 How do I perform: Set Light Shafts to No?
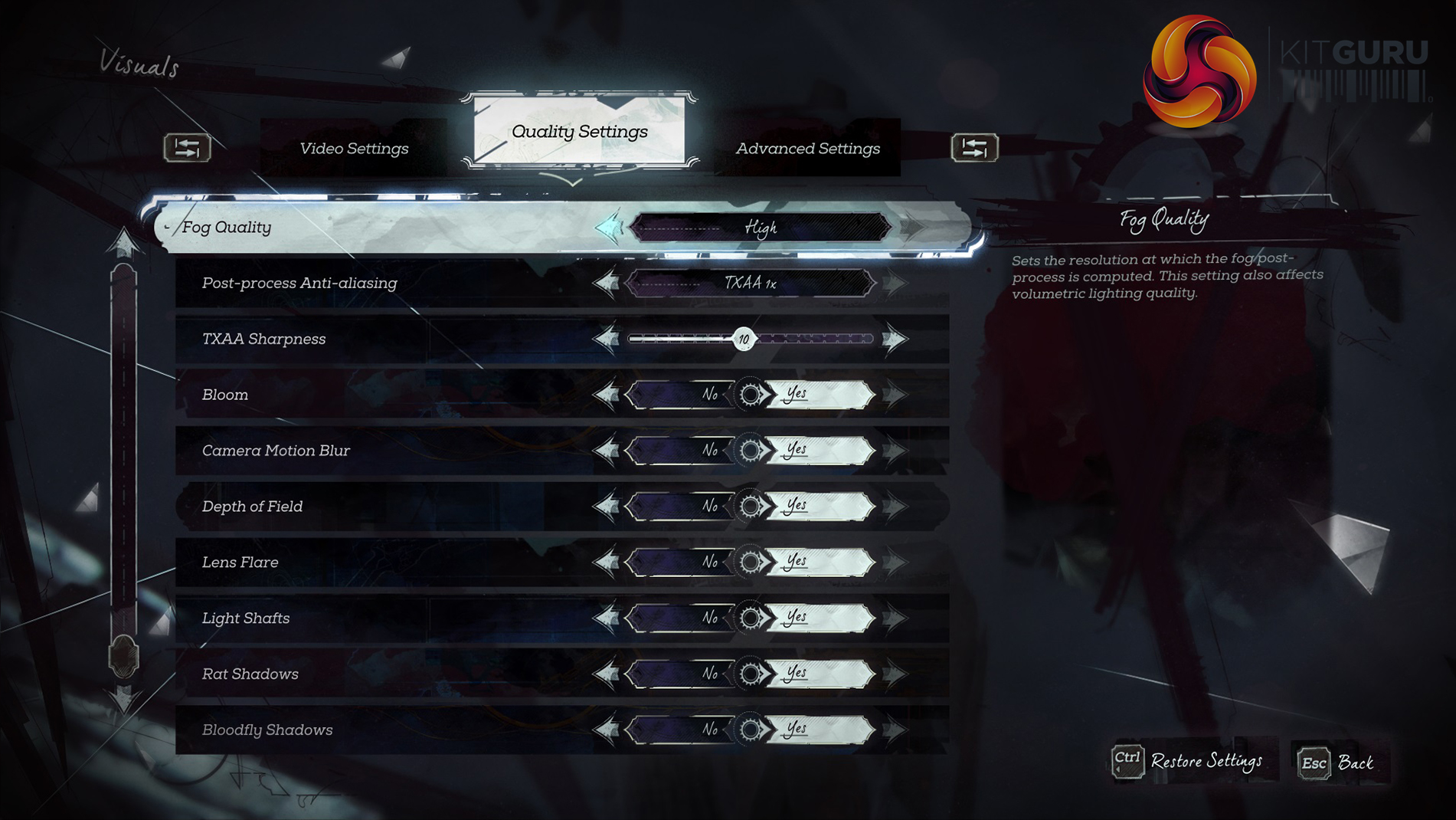[x=682, y=618]
